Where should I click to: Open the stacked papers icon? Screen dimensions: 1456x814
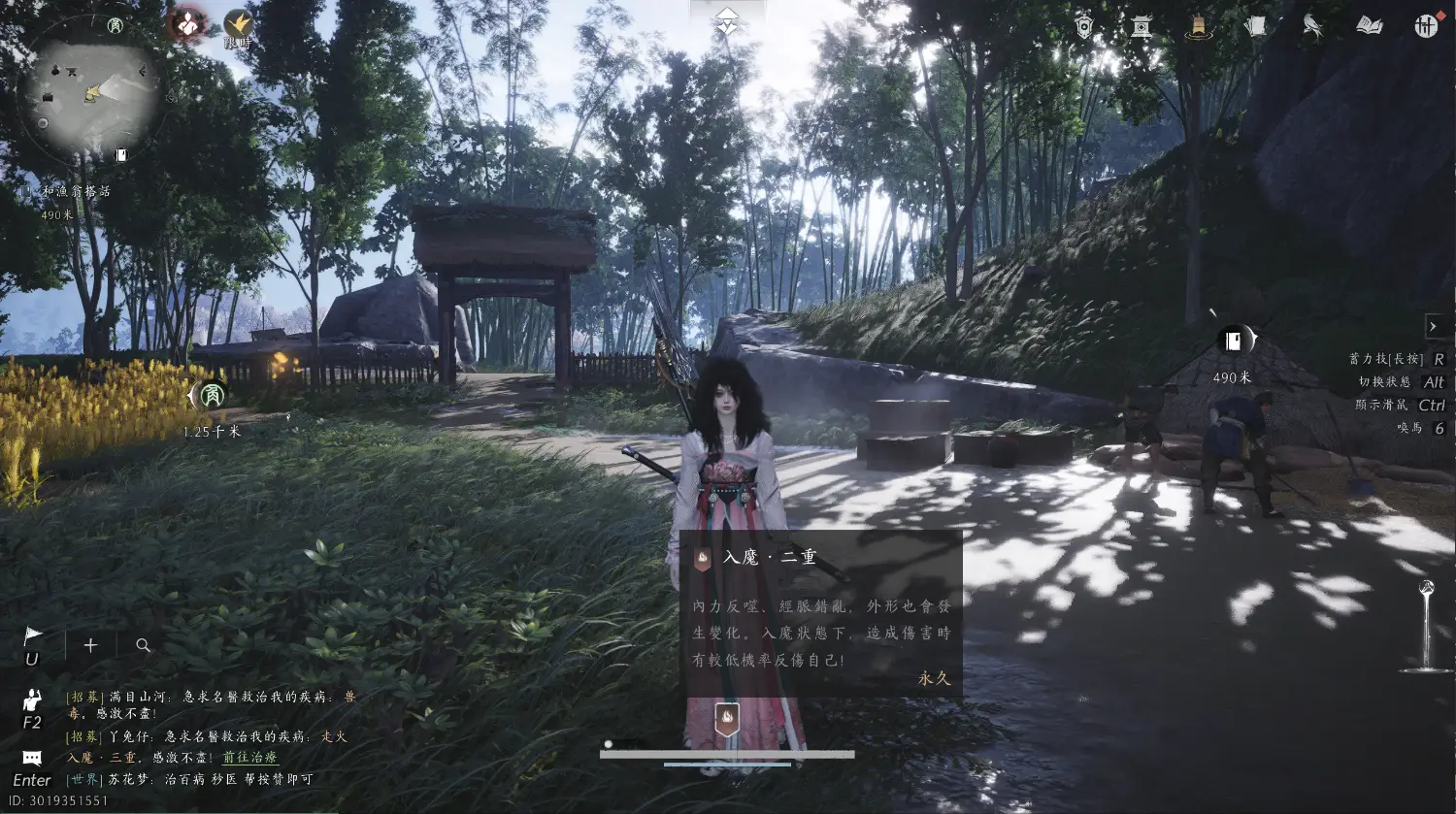click(x=1256, y=26)
